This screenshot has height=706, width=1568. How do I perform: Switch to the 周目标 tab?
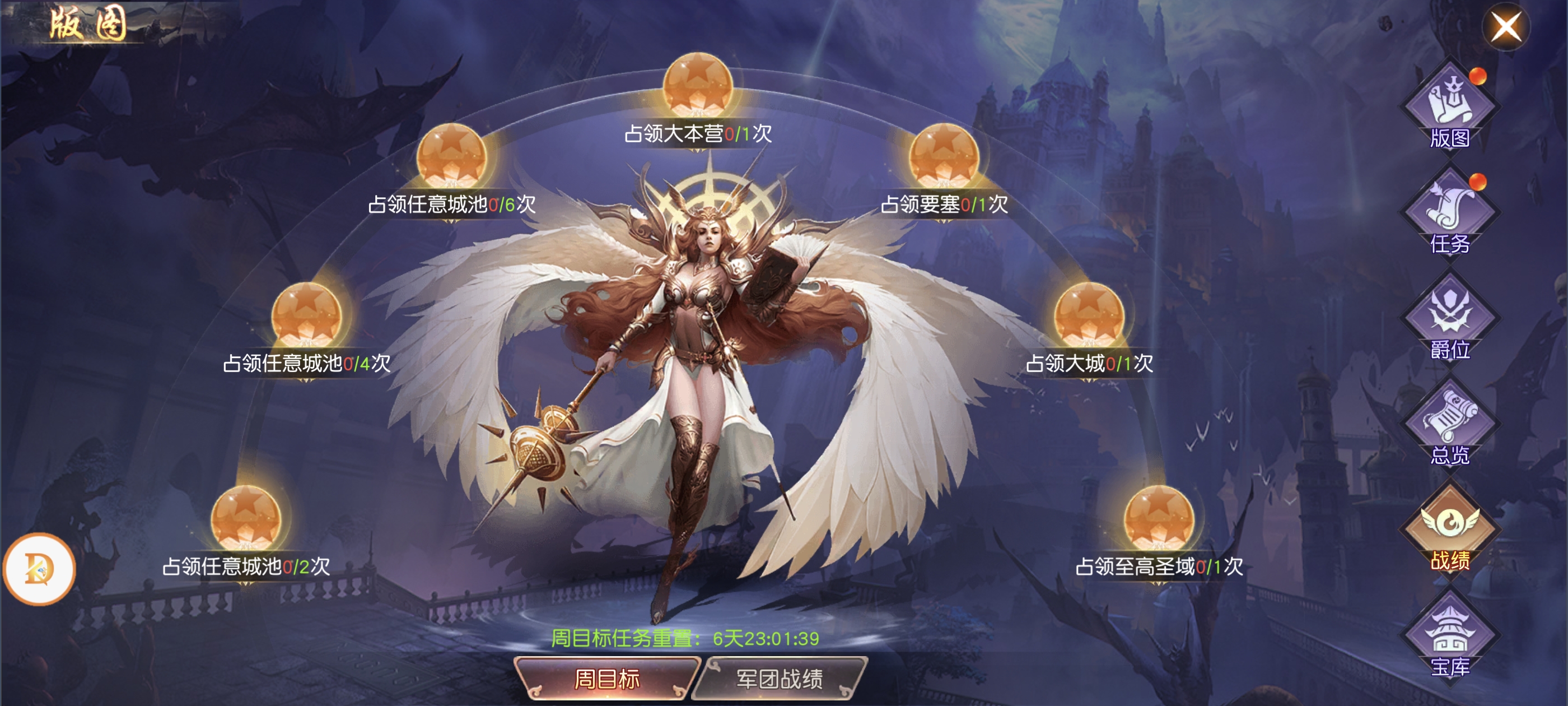(606, 678)
